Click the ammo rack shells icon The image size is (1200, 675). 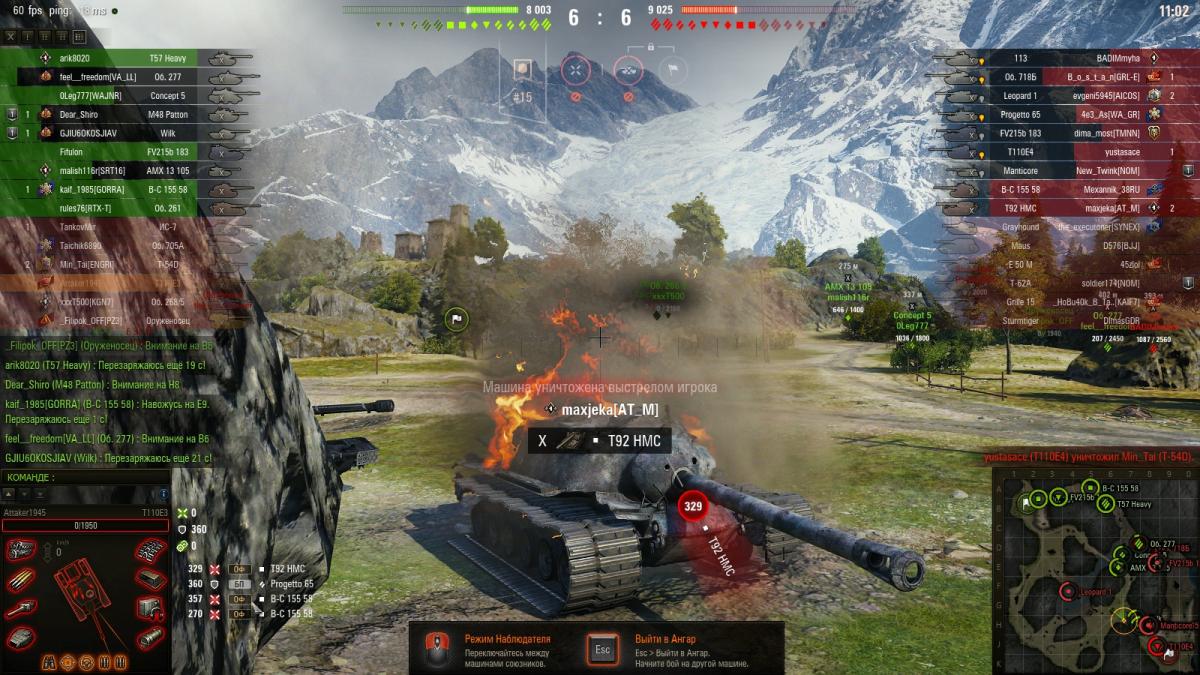click(x=22, y=579)
